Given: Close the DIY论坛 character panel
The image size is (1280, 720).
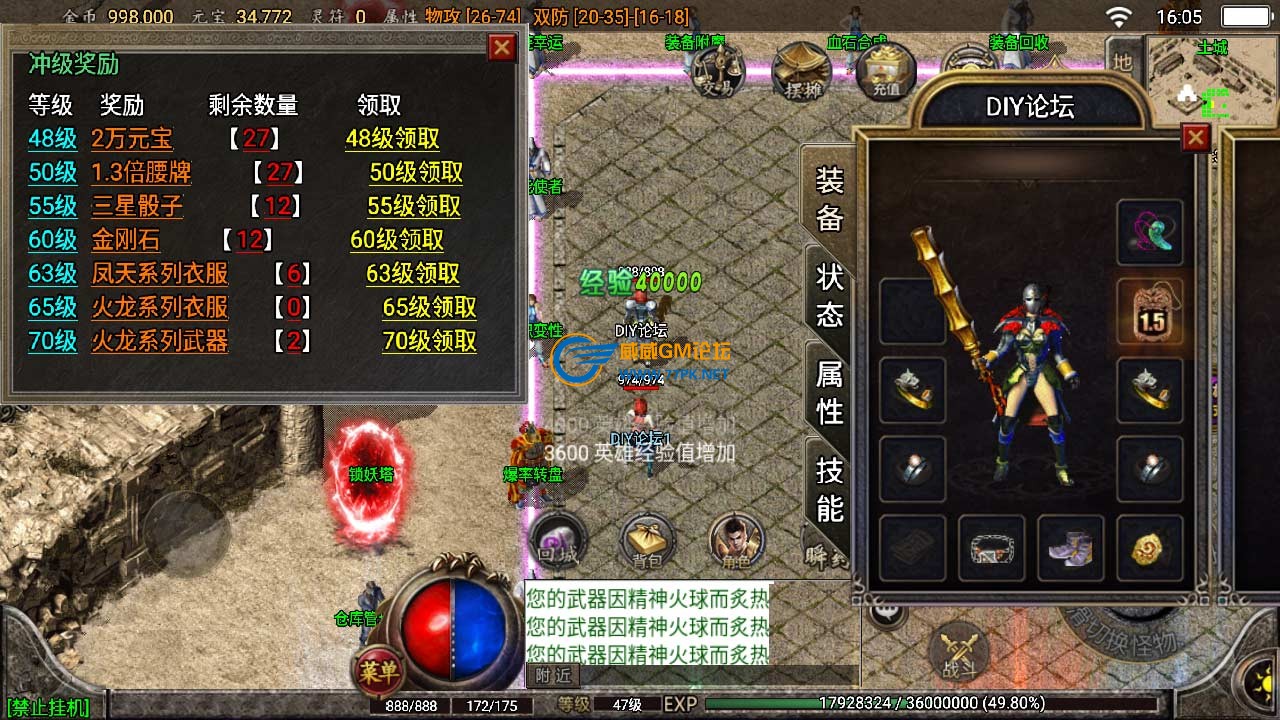Looking at the screenshot, I should (1196, 137).
